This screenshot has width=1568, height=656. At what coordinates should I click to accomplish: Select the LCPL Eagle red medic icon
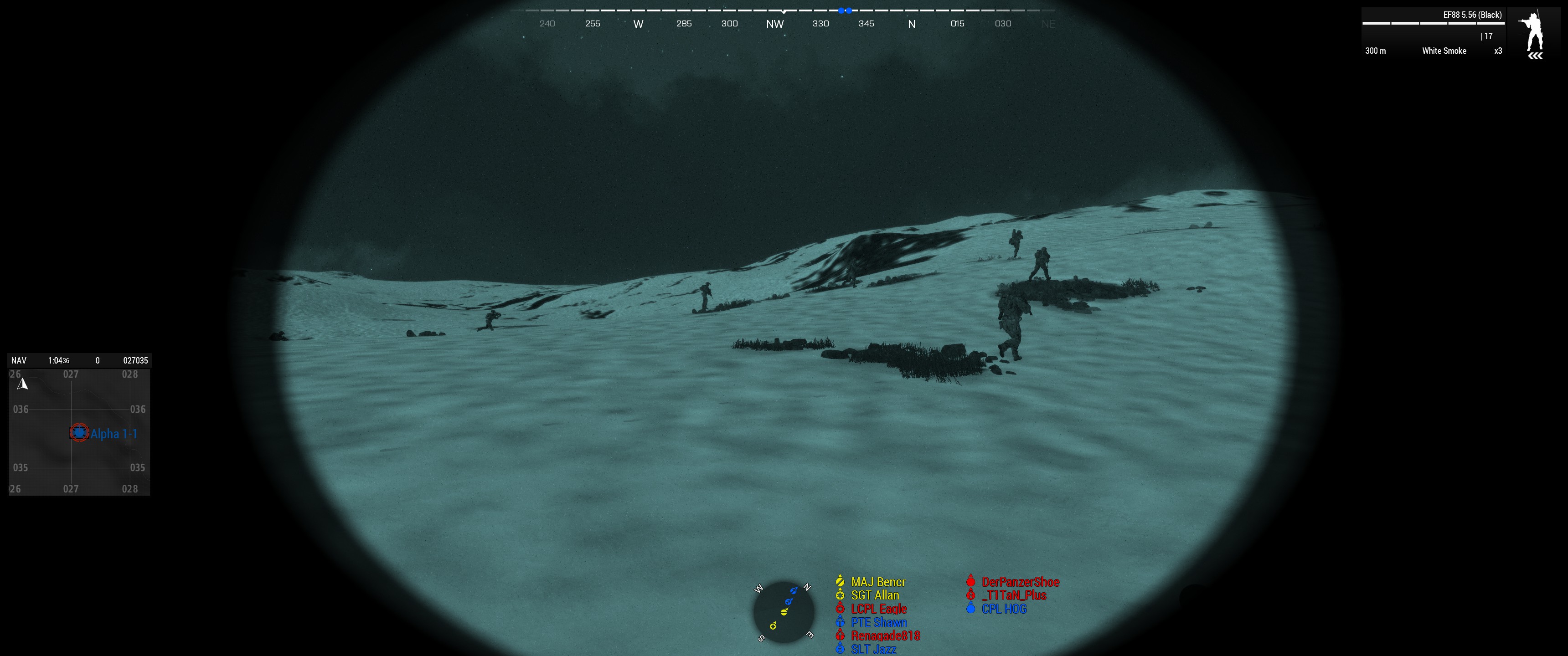coord(840,609)
